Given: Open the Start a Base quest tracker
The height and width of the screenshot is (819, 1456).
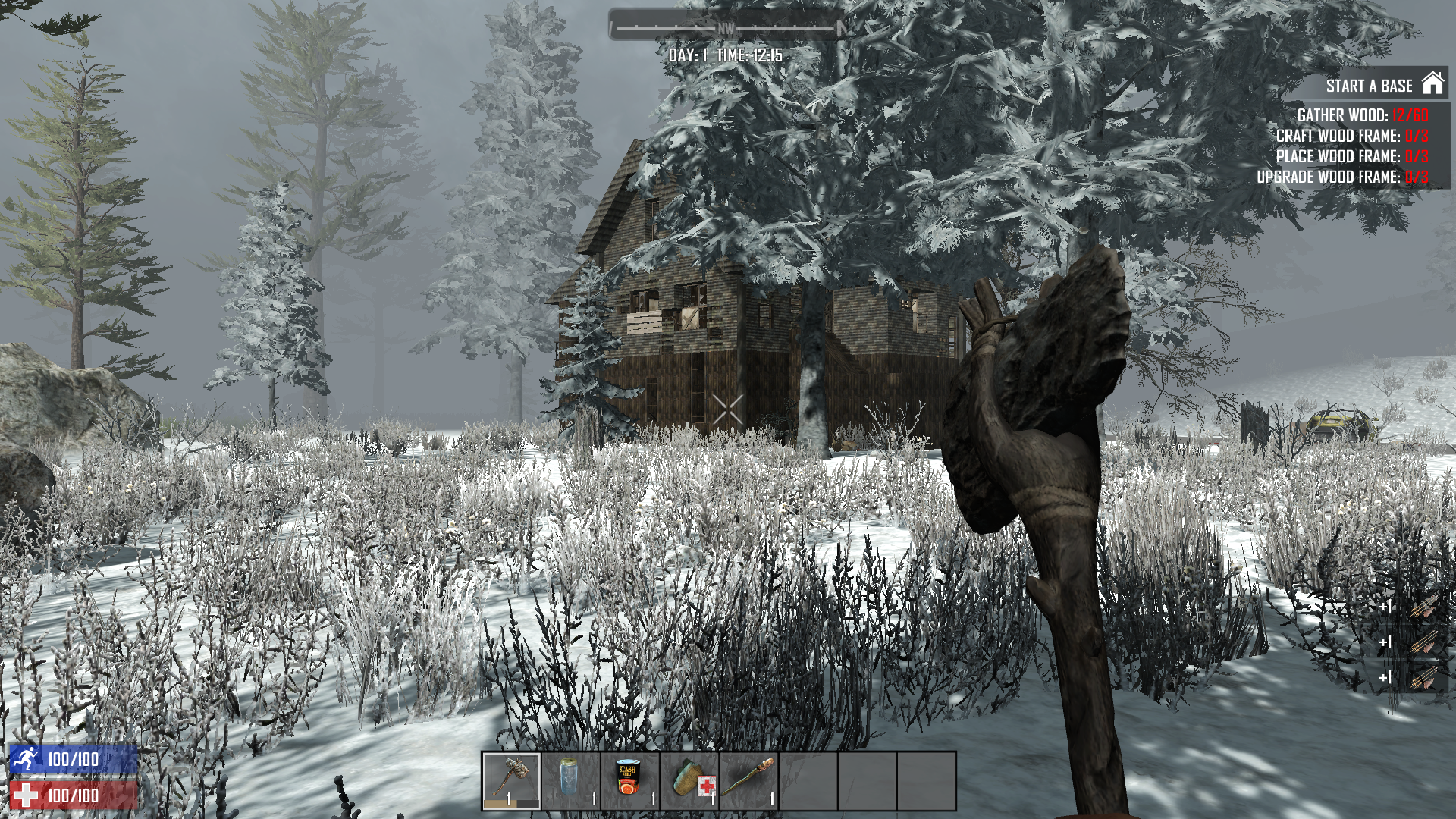Looking at the screenshot, I should pos(1369,86).
